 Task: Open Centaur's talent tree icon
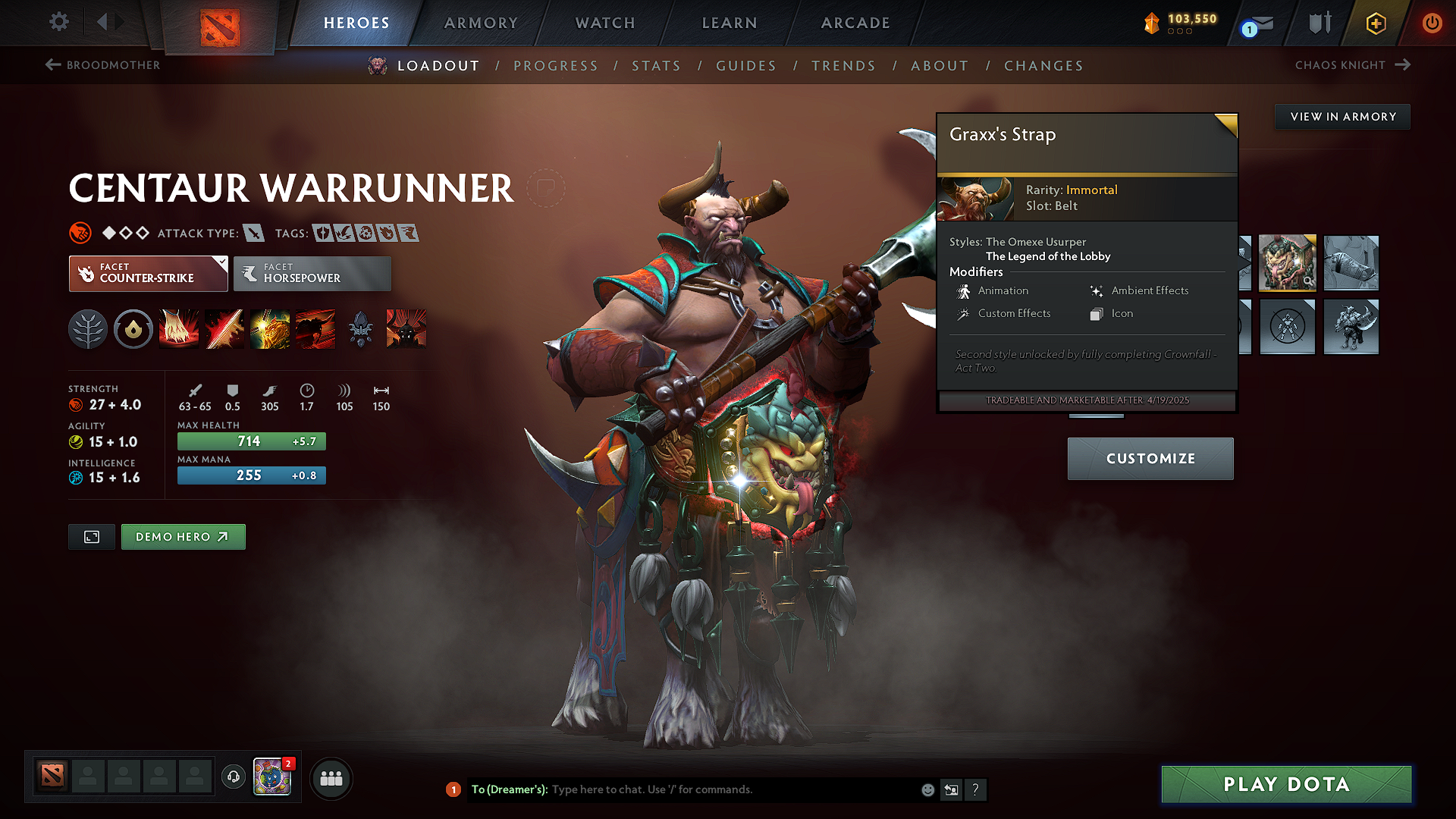(88, 328)
